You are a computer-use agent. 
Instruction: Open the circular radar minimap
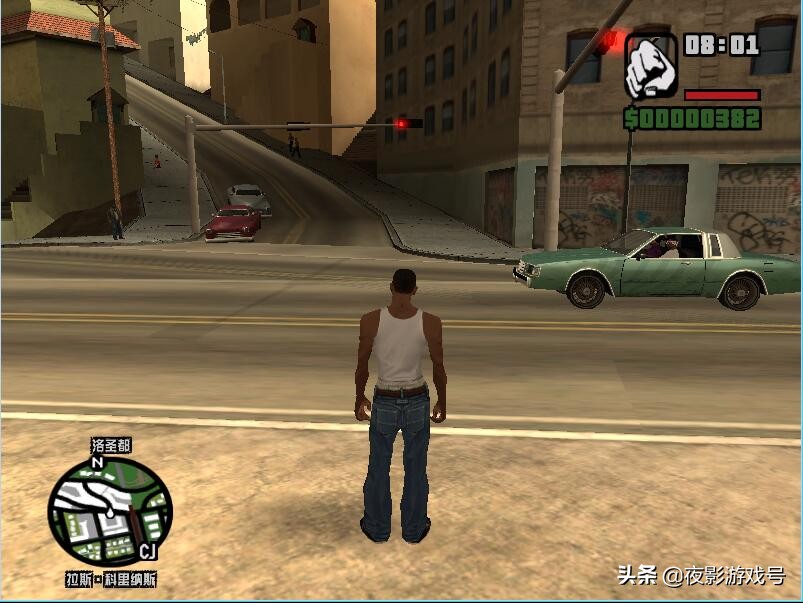coord(110,512)
